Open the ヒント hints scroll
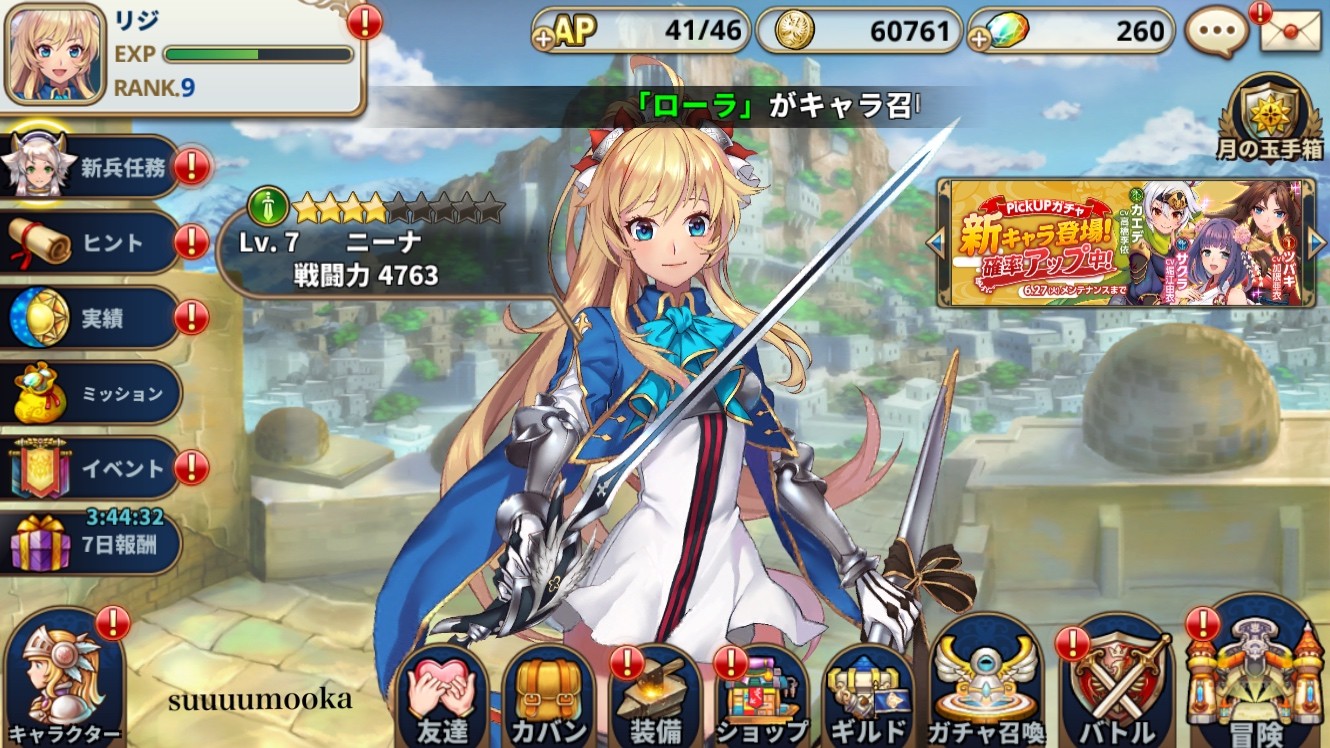The width and height of the screenshot is (1330, 748). tap(90, 242)
